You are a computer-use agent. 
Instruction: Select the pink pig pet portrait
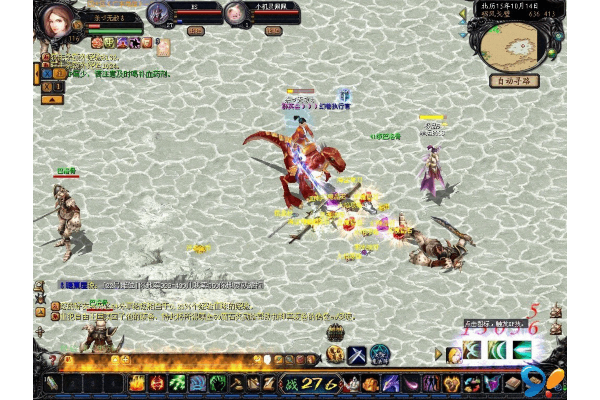(x=235, y=14)
